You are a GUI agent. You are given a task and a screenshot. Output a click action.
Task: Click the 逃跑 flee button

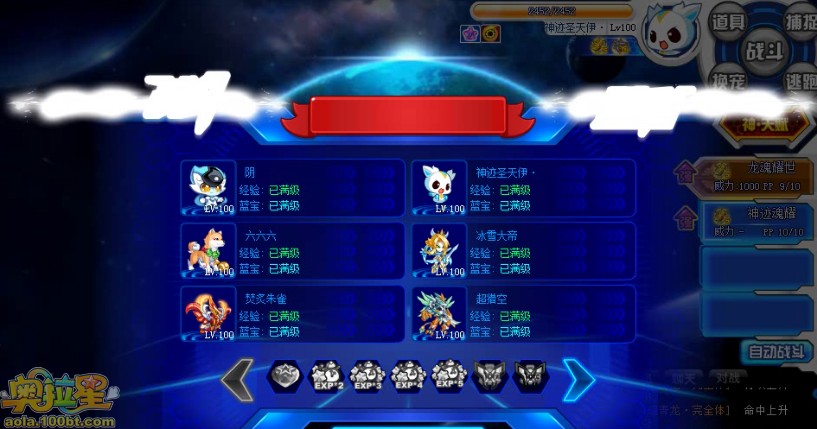pos(799,80)
